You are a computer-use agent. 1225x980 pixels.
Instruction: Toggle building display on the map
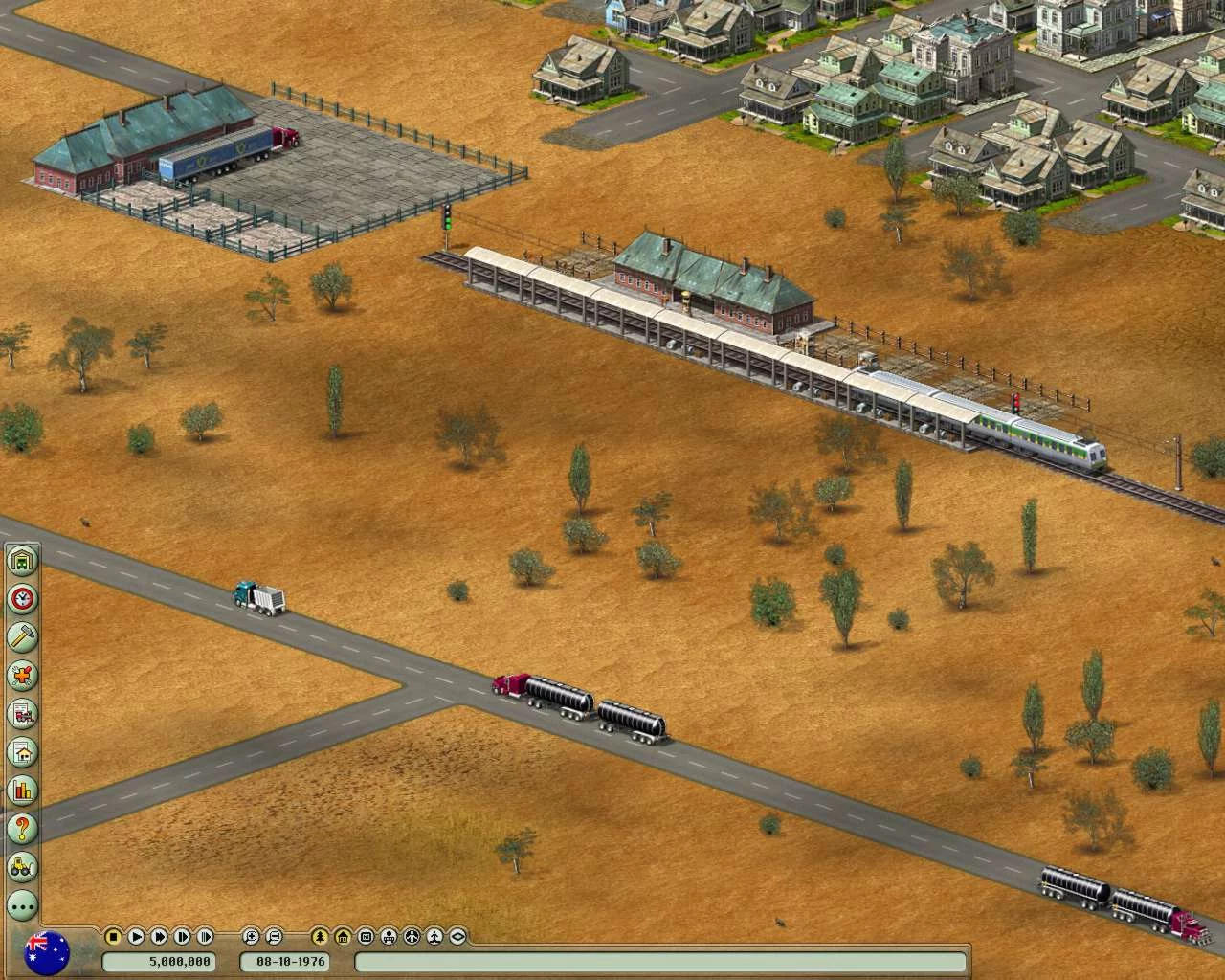coord(343,937)
